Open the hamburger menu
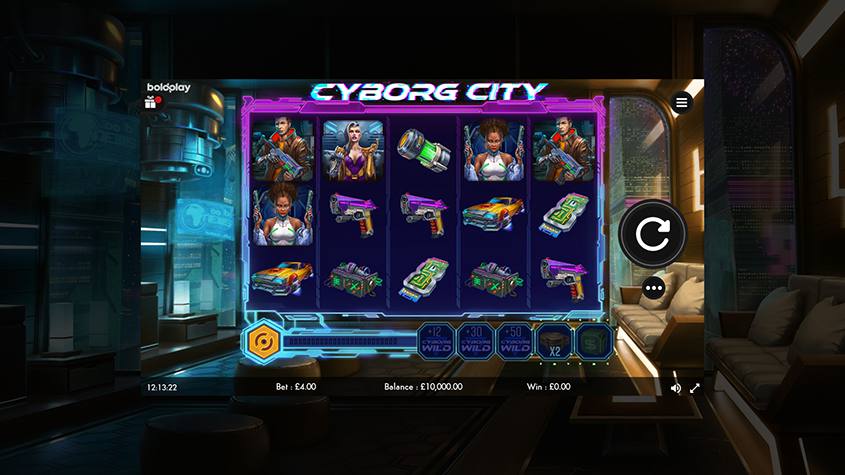Viewport: 845px width, 475px height. (x=682, y=102)
